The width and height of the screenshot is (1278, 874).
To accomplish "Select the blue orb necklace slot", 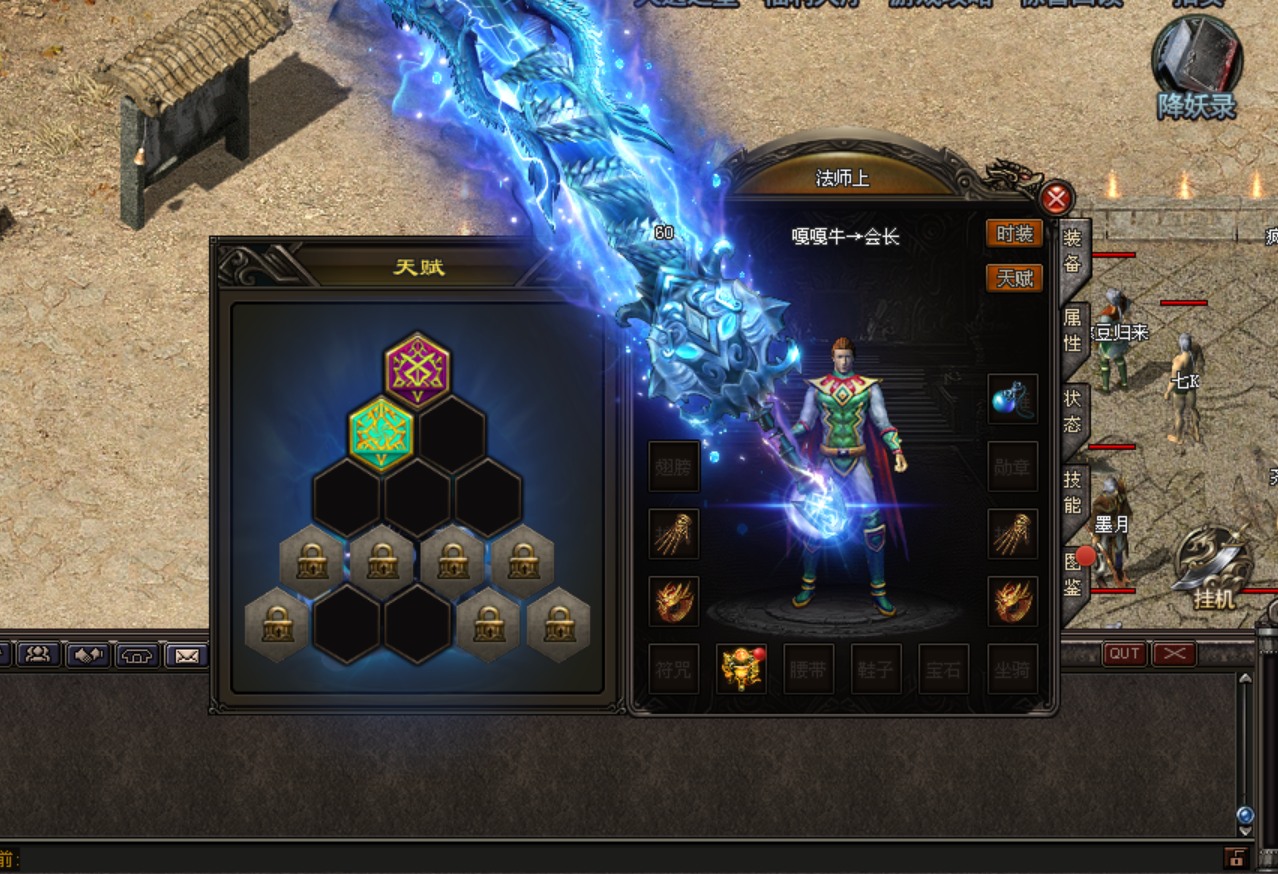I will [1012, 399].
